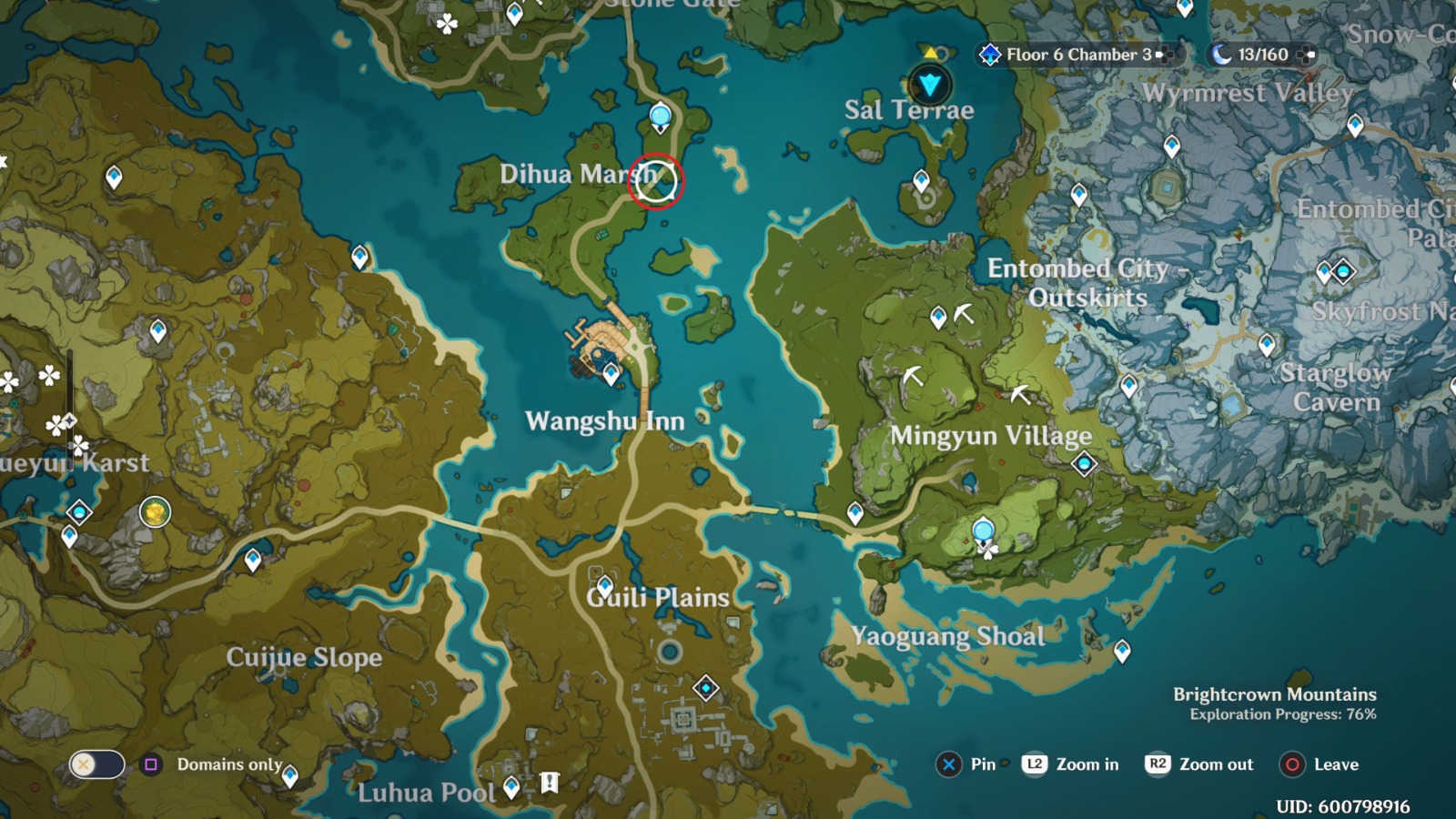Expand details for Floor 6 Chamber 3
The image size is (1456, 819).
(x=1167, y=55)
